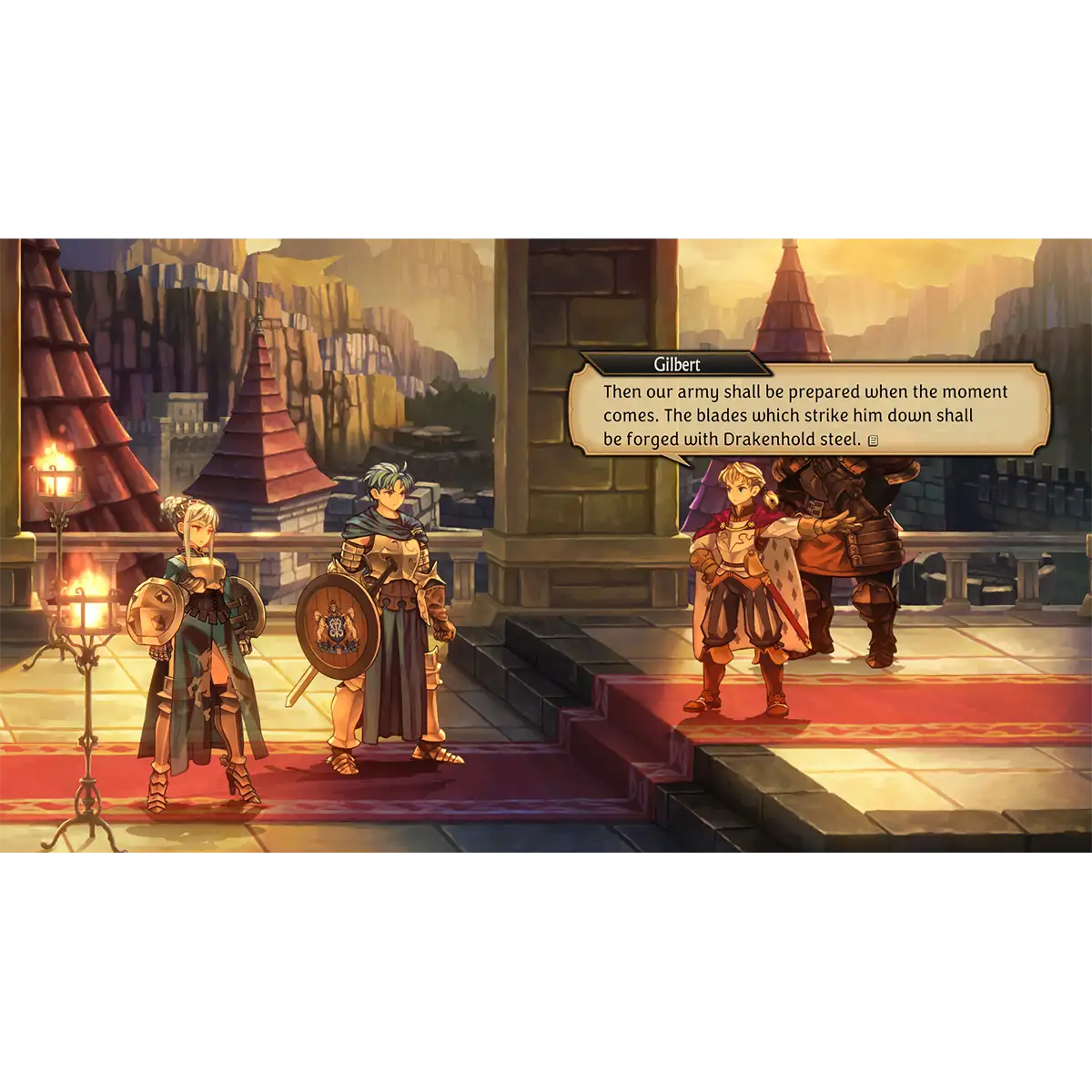
Task: Click the page icon after "Drakenhold steel."
Action: 874,441
